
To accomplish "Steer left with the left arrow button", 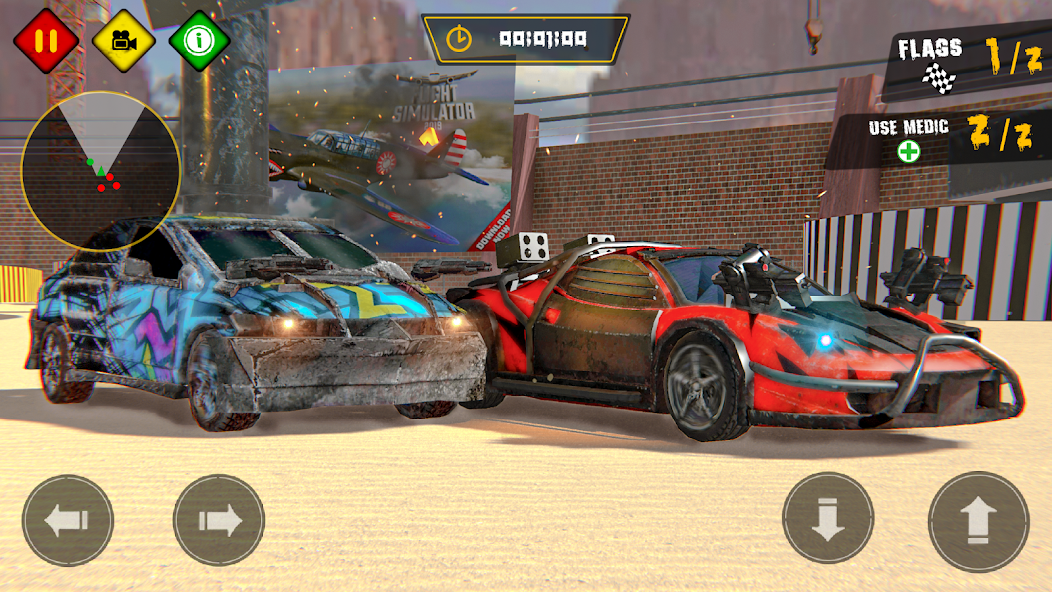I will (x=68, y=520).
